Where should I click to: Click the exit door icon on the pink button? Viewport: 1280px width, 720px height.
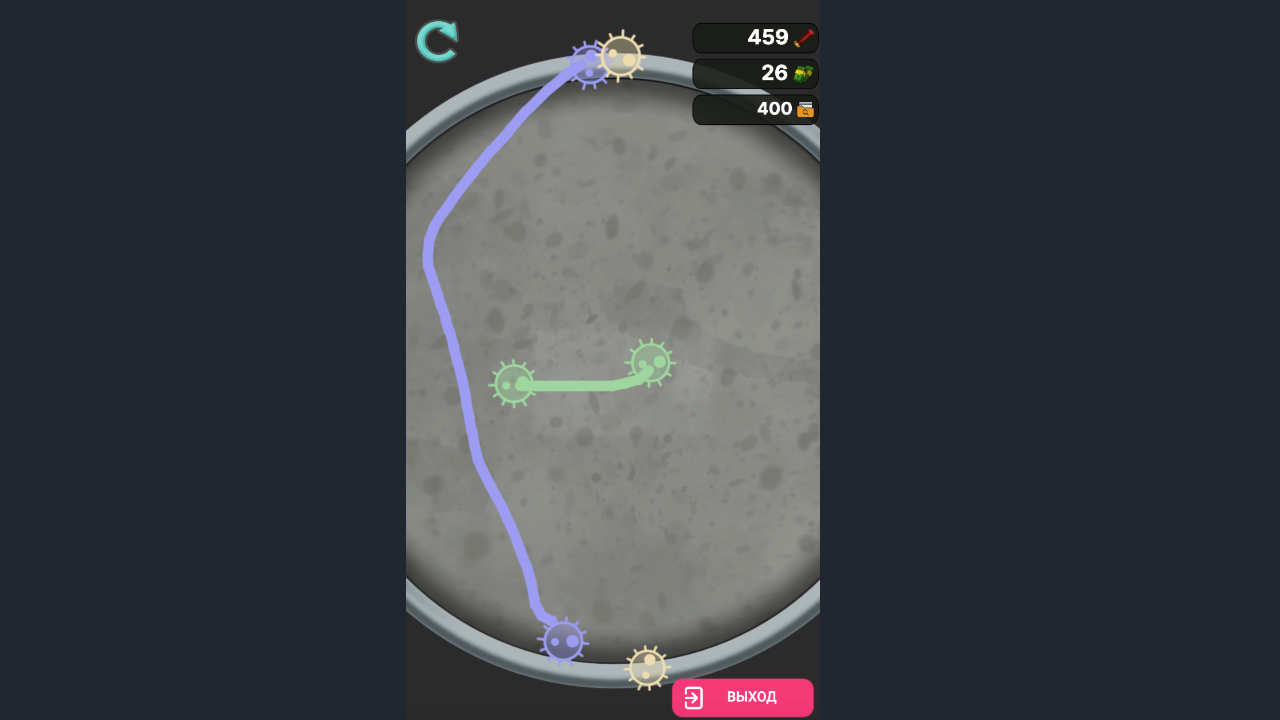694,697
